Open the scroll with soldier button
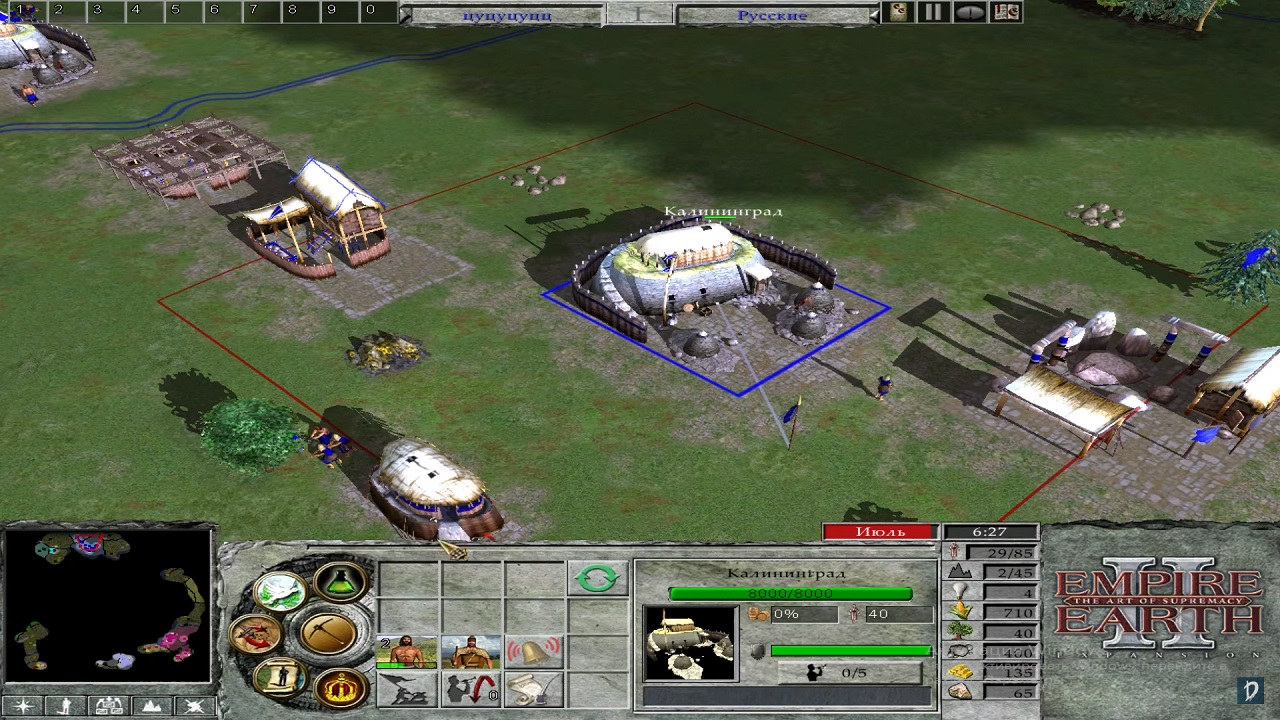Screen dimensions: 1280x720 [x=279, y=677]
